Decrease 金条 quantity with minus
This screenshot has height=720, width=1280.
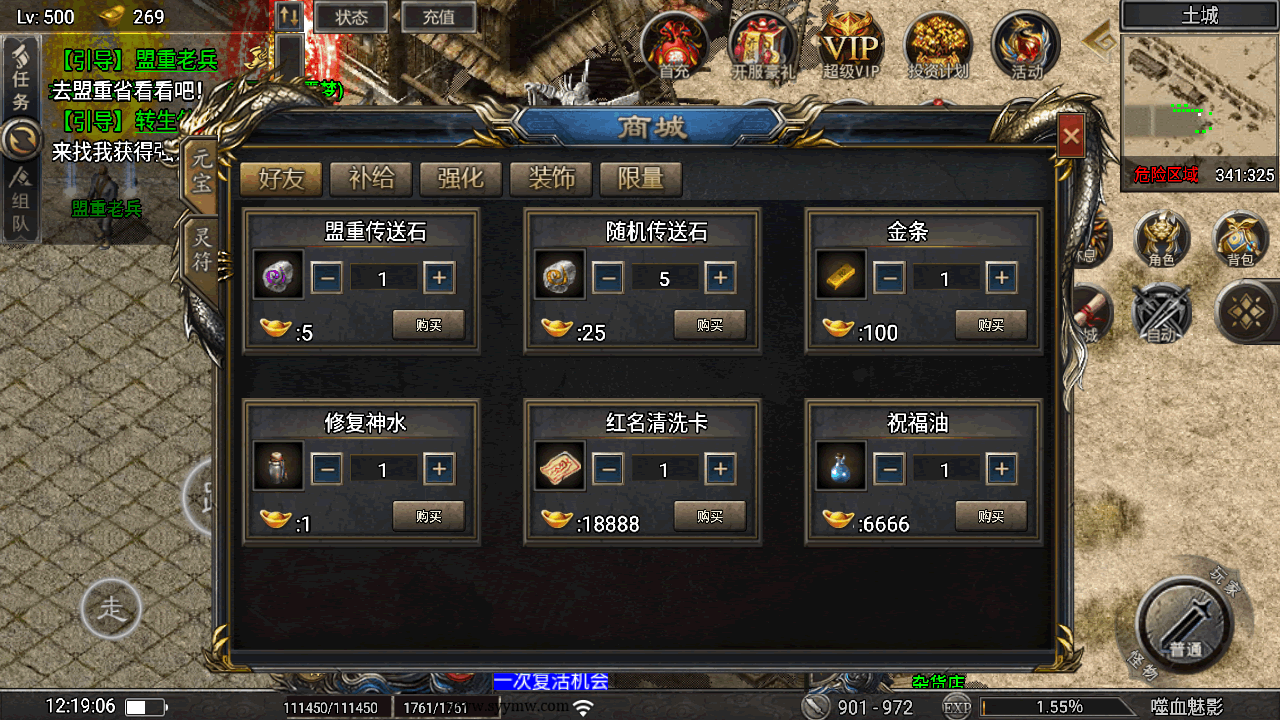click(x=889, y=278)
